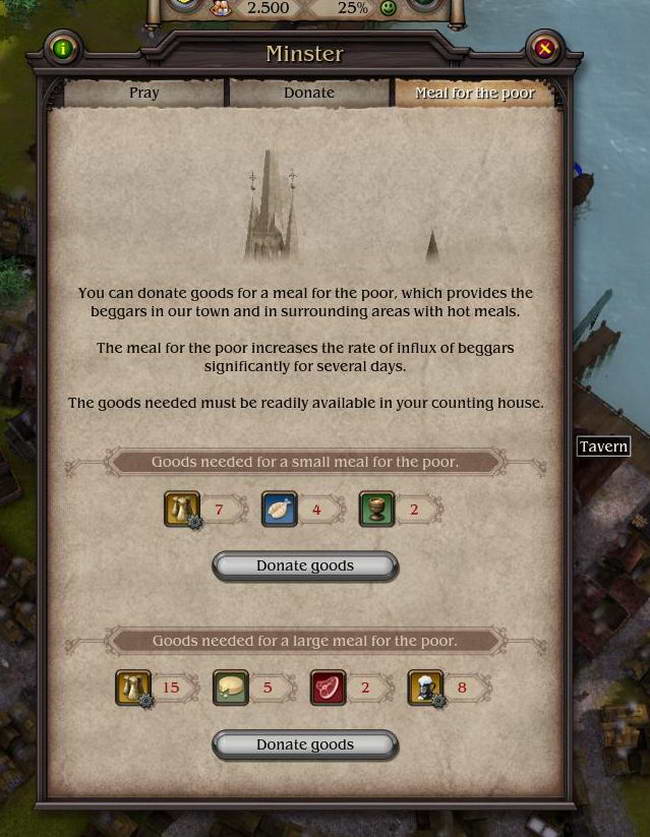Select the beer mug goods icon

[425, 688]
